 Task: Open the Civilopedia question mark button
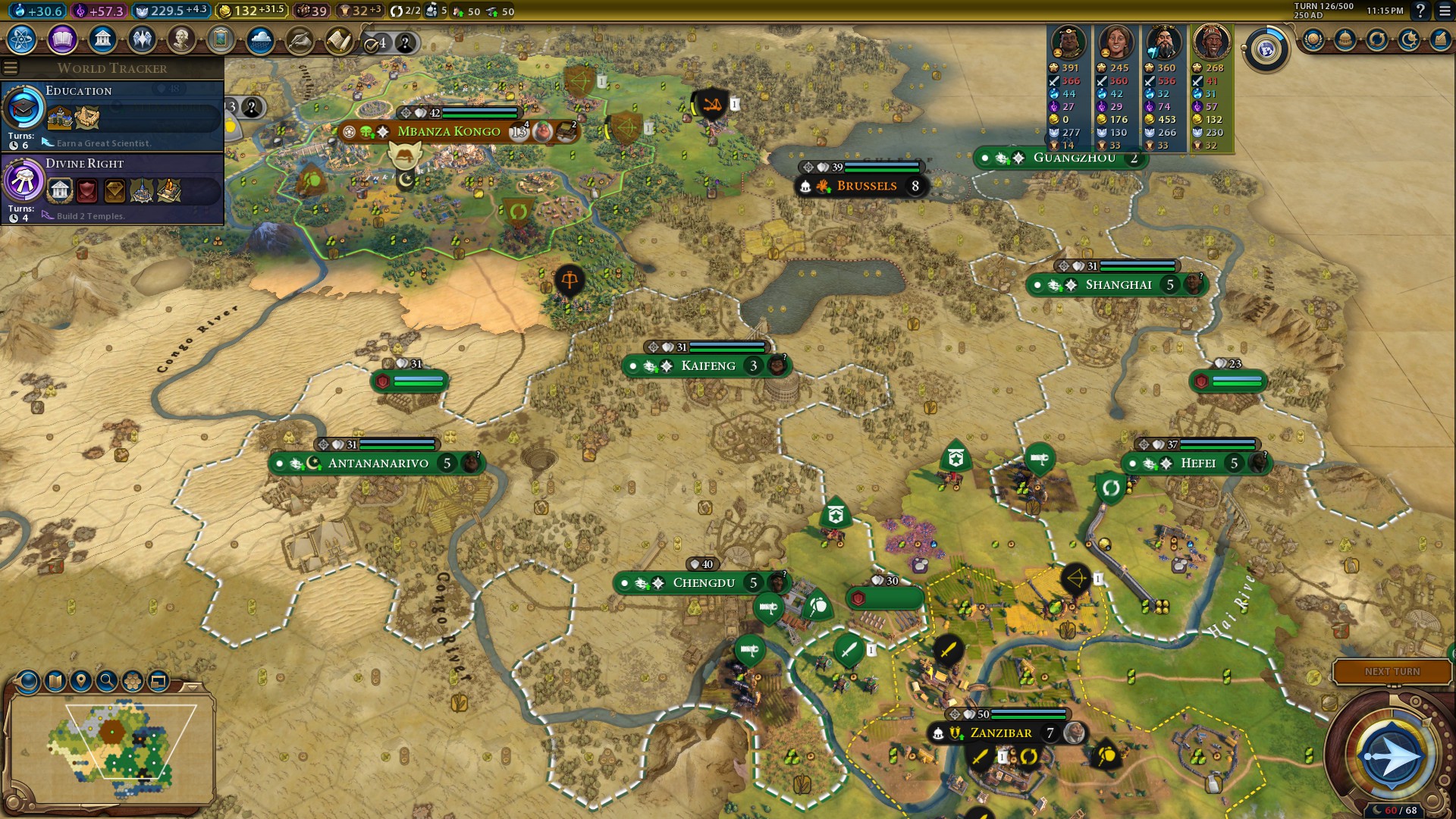(1420, 11)
